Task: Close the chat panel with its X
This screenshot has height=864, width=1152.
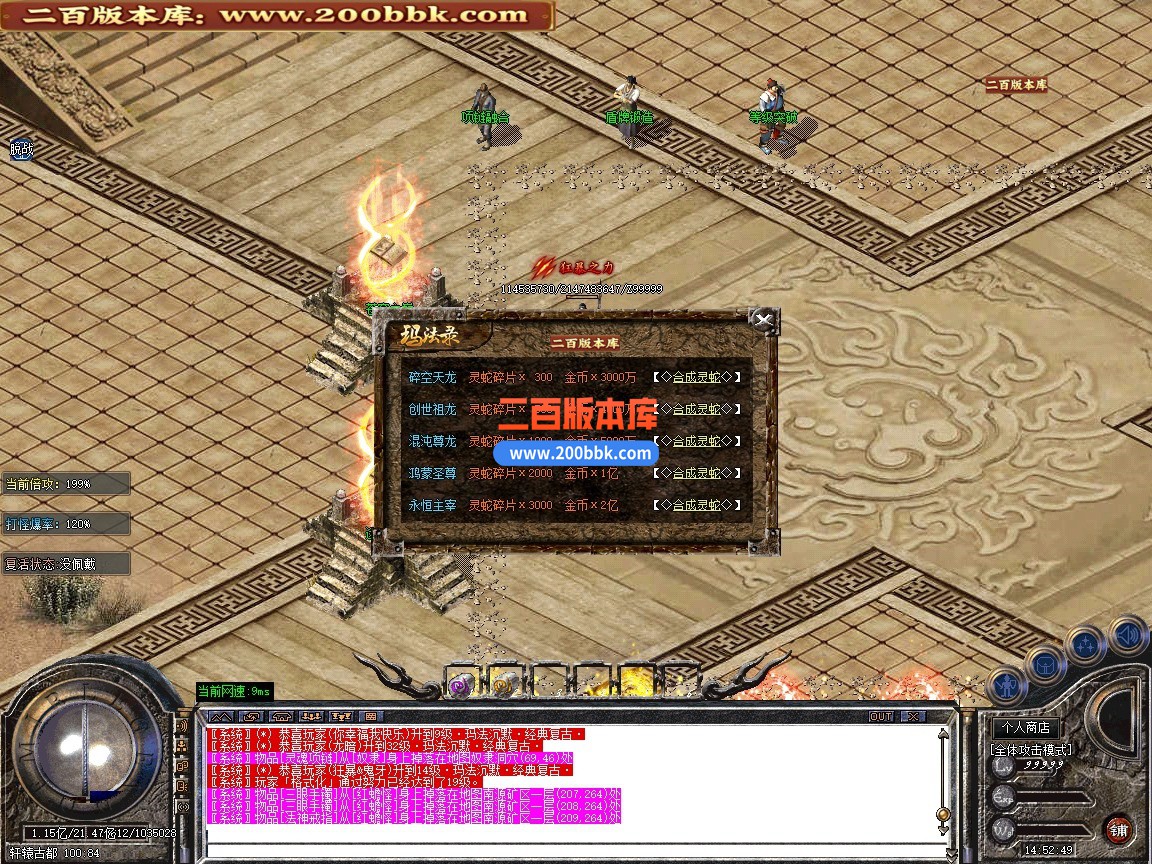Action: click(912, 717)
